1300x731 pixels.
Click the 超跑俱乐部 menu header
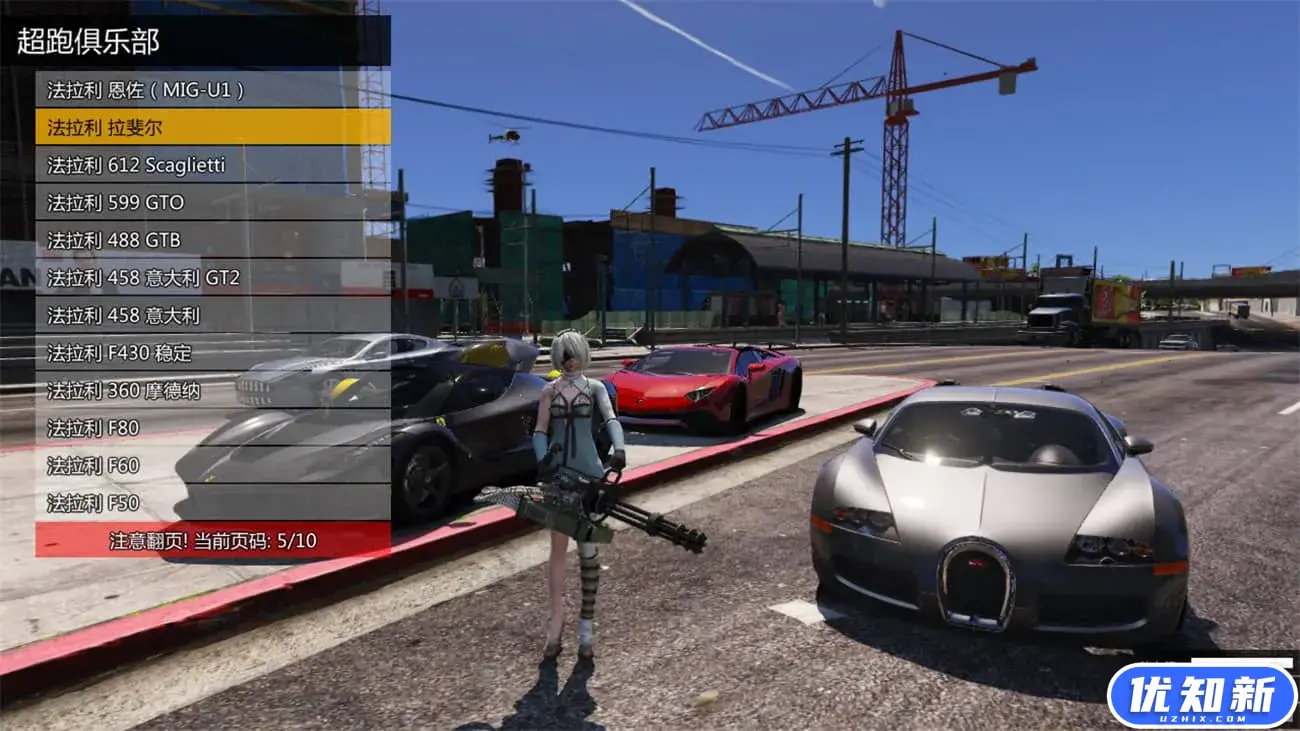(195, 41)
